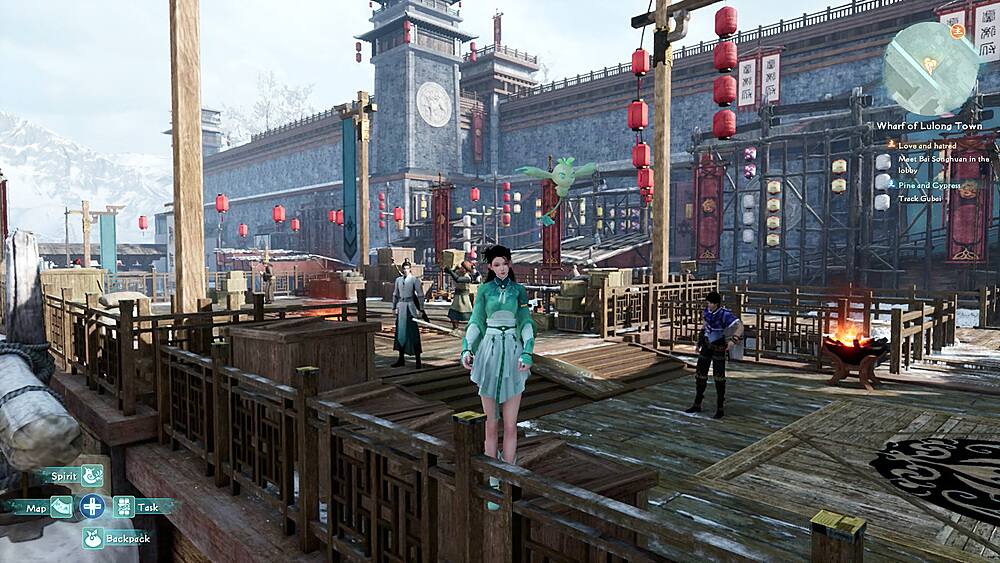Select the orange main quest marker on minimap
This screenshot has width=1000, height=563.
[958, 31]
